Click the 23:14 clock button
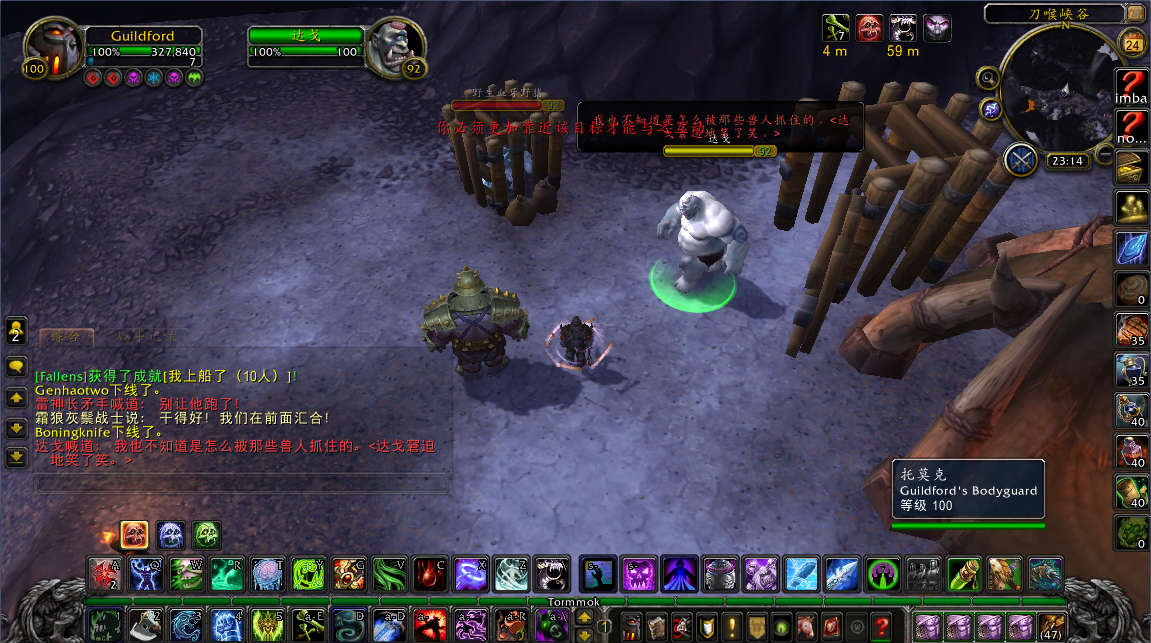This screenshot has height=643, width=1151. pyautogui.click(x=1068, y=160)
